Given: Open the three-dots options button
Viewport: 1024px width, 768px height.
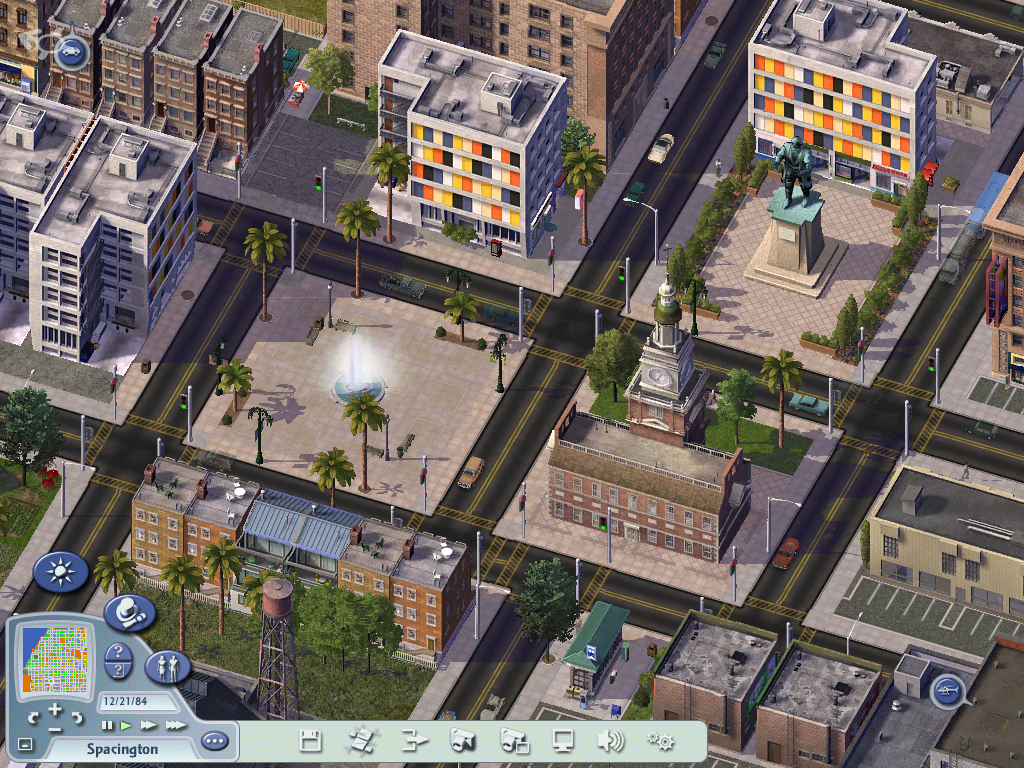Looking at the screenshot, I should [214, 742].
